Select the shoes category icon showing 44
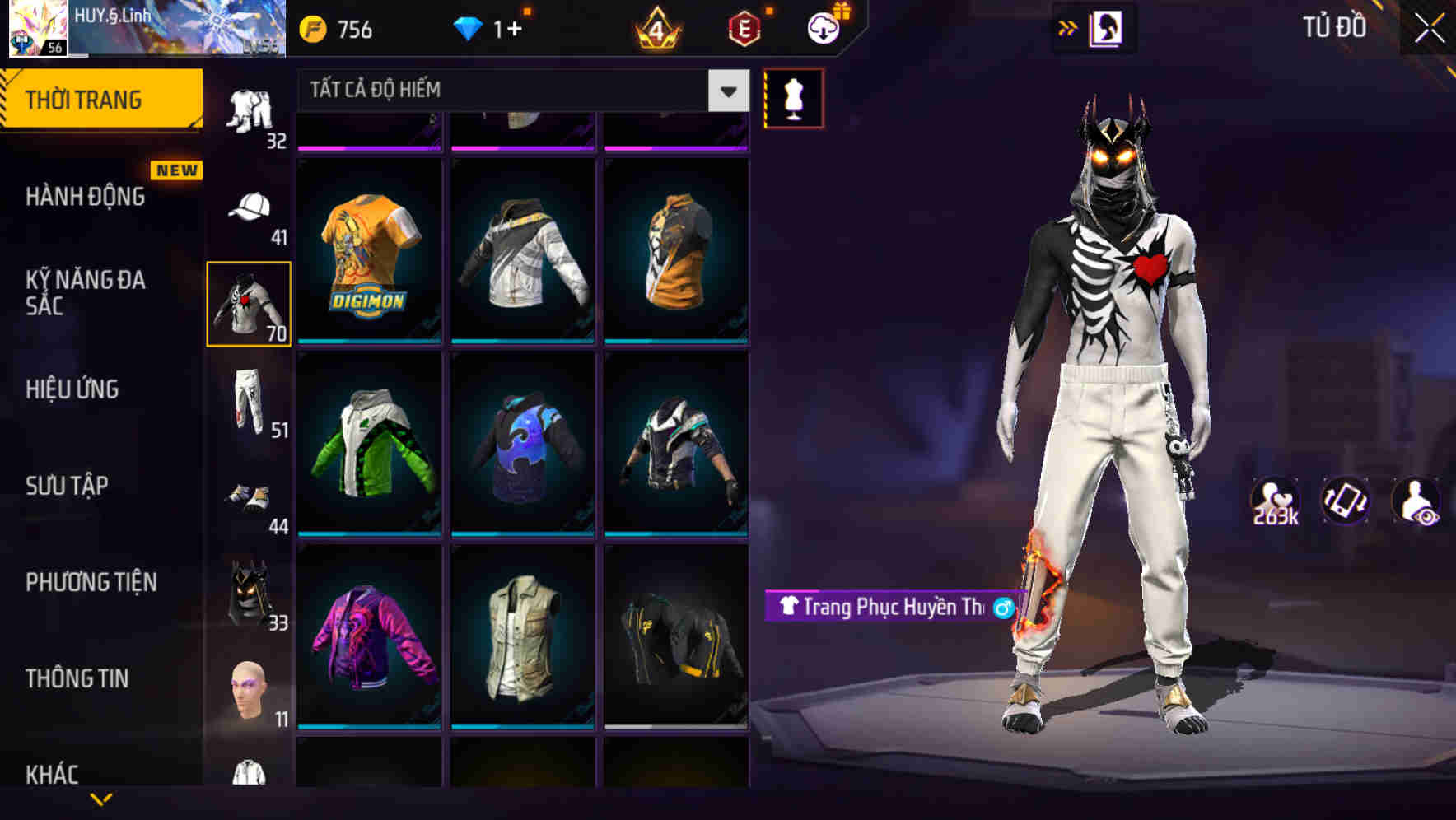Screen dimensions: 1456x820 pyautogui.click(x=249, y=496)
